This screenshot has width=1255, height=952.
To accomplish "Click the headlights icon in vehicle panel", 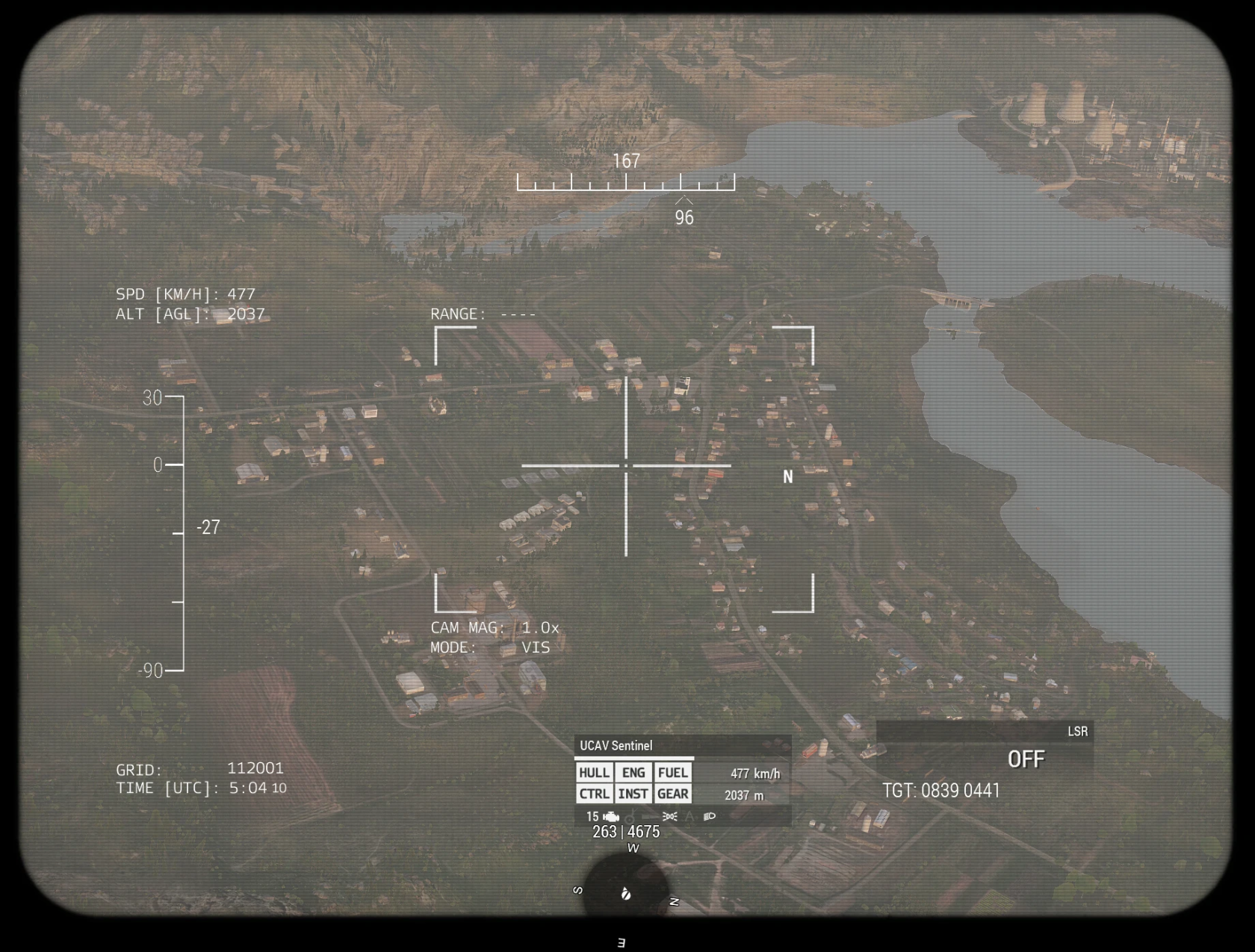I will [709, 816].
